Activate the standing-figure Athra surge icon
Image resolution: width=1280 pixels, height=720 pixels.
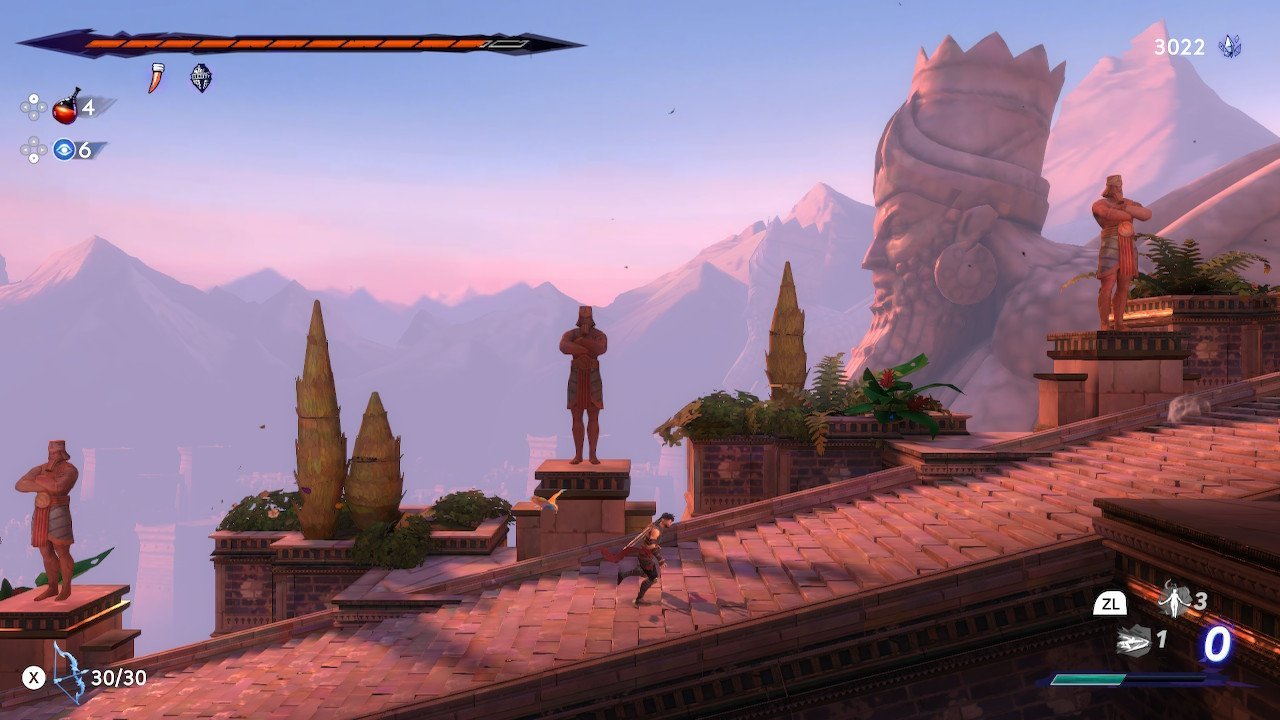tap(1172, 600)
